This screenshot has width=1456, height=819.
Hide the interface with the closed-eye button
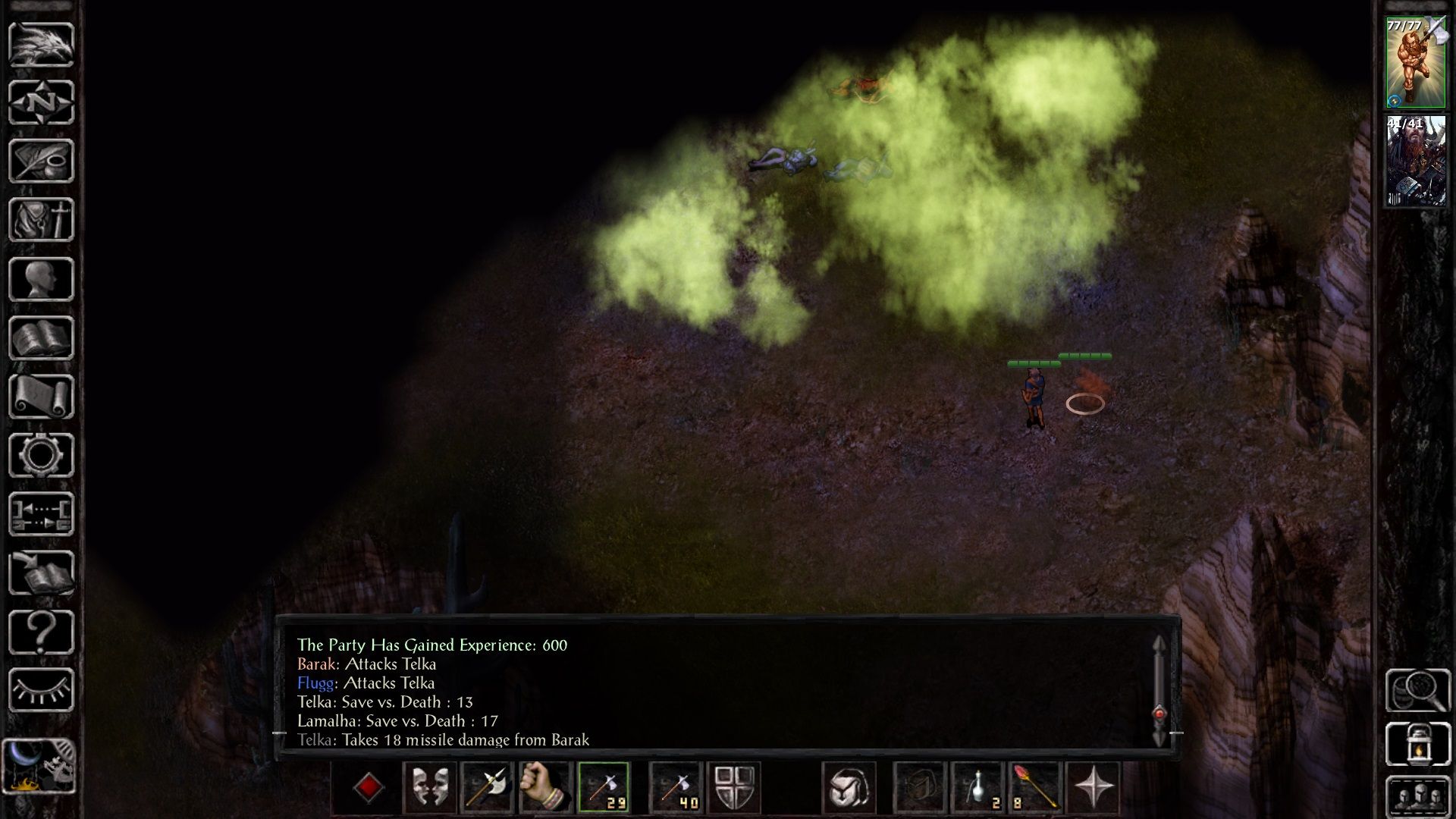click(41, 690)
